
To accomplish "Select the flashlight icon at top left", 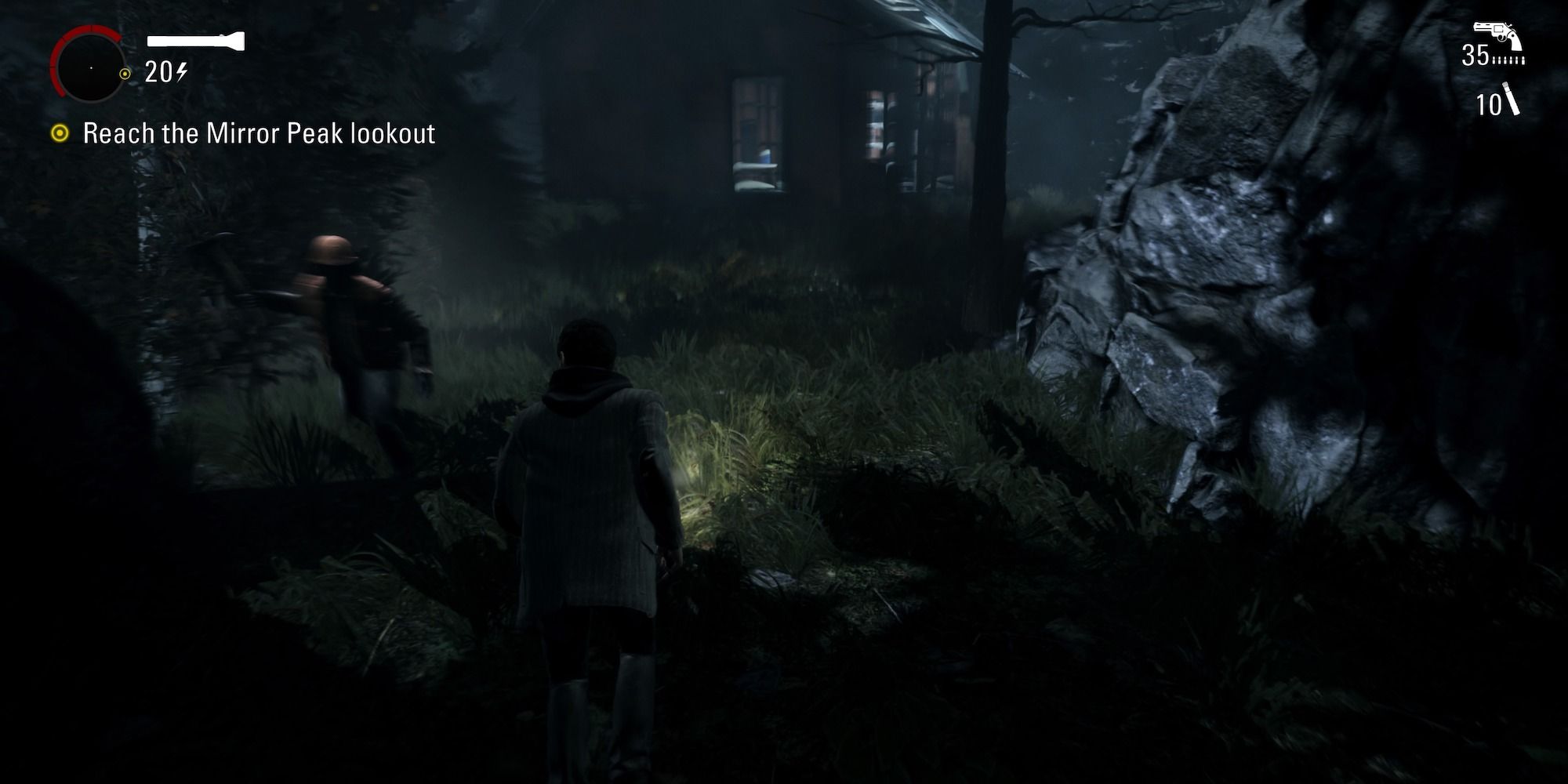I will pyautogui.click(x=196, y=40).
